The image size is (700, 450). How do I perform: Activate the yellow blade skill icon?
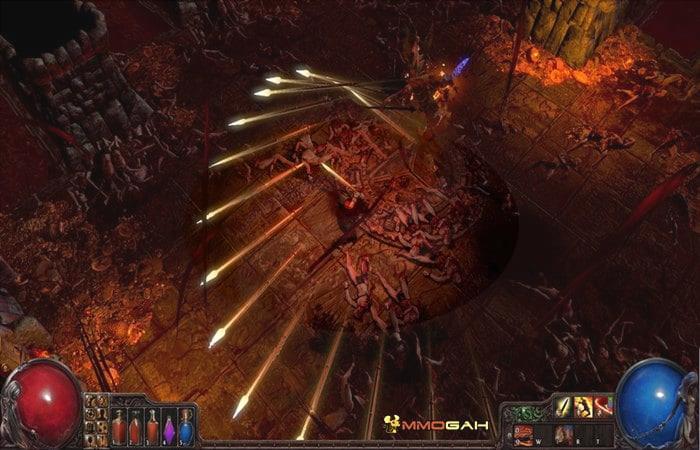pos(563,406)
